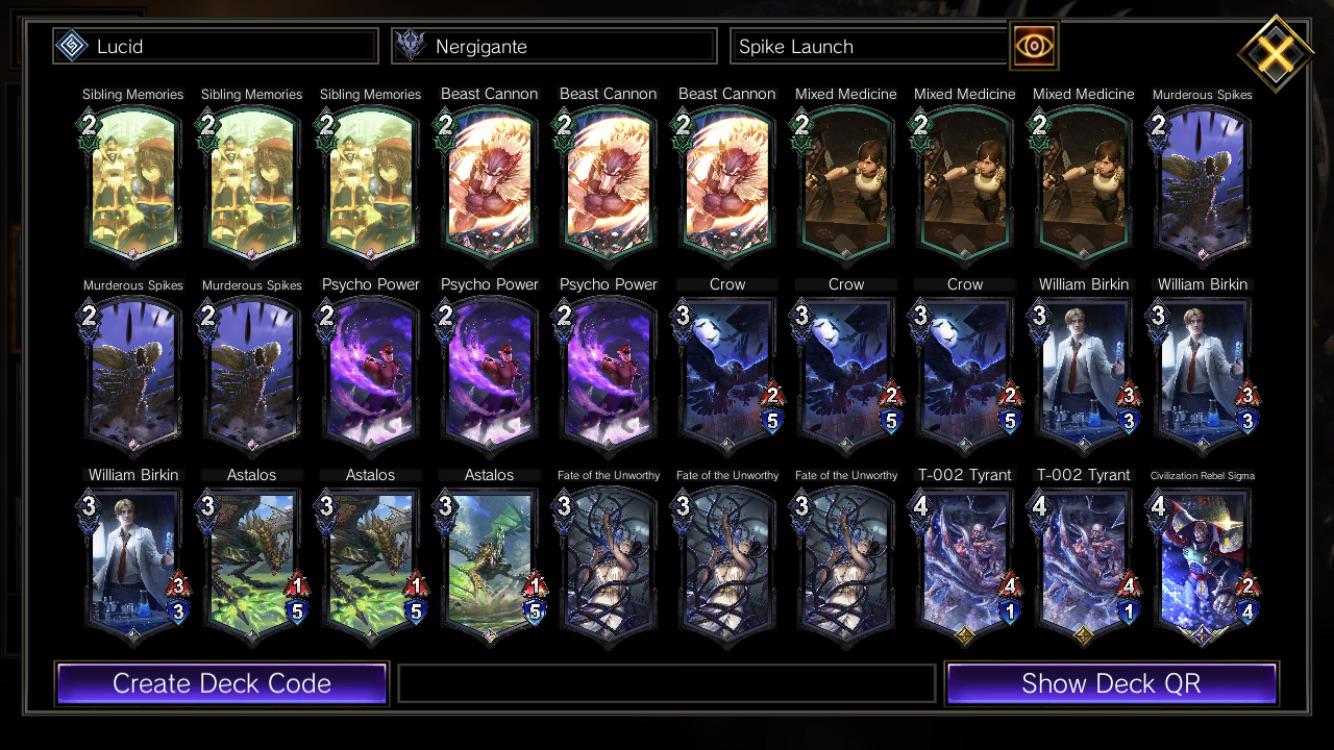
Task: Select a Psycho Power card
Action: pyautogui.click(x=371, y=368)
